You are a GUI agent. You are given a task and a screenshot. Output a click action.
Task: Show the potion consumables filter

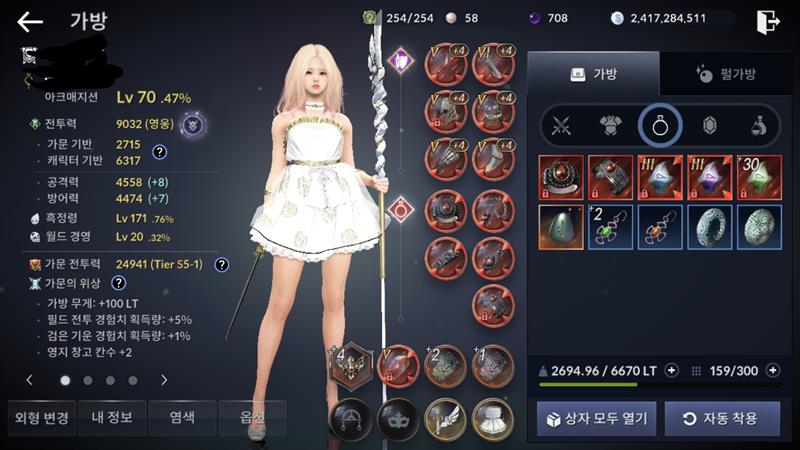[759, 126]
